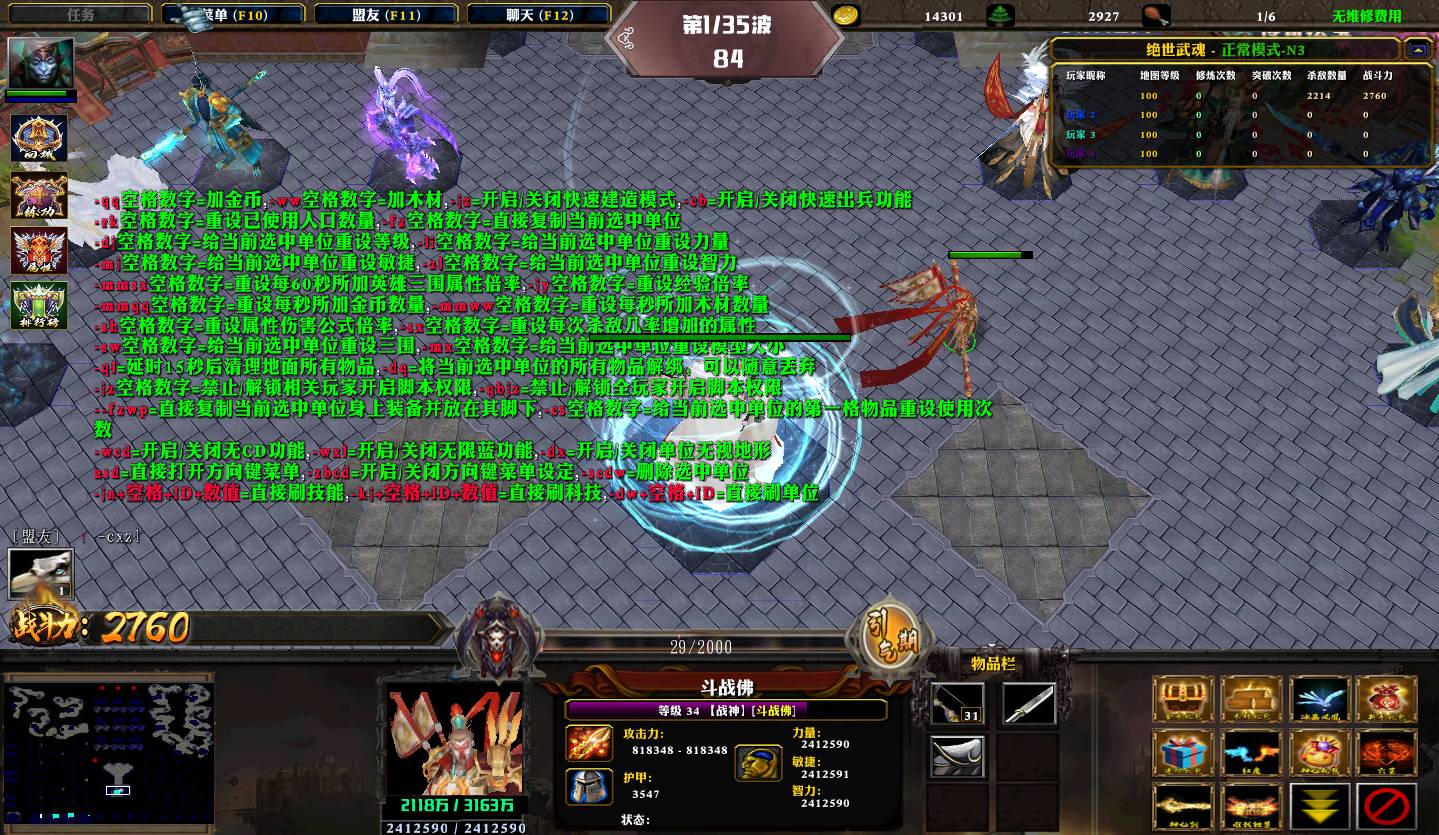Screen dimensions: 1439x835
Task: Show the 排行榜 leaderboard icon
Action: [39, 305]
